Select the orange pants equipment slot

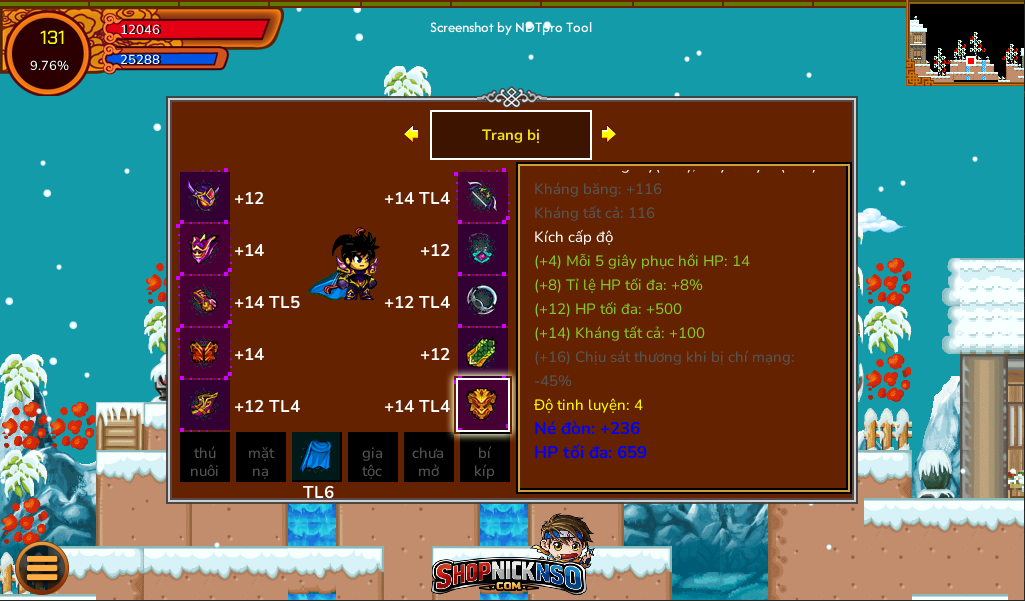(205, 353)
